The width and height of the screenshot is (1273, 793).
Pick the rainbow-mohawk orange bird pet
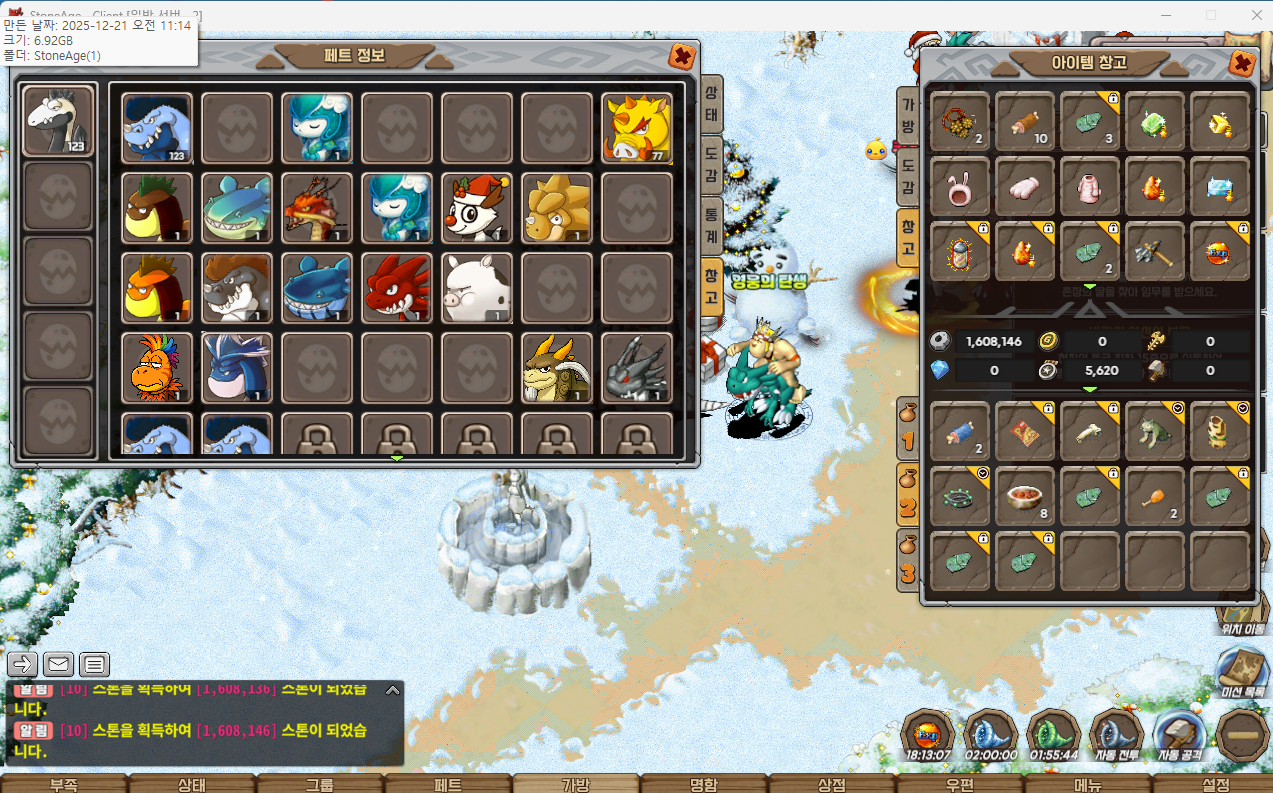tap(156, 368)
